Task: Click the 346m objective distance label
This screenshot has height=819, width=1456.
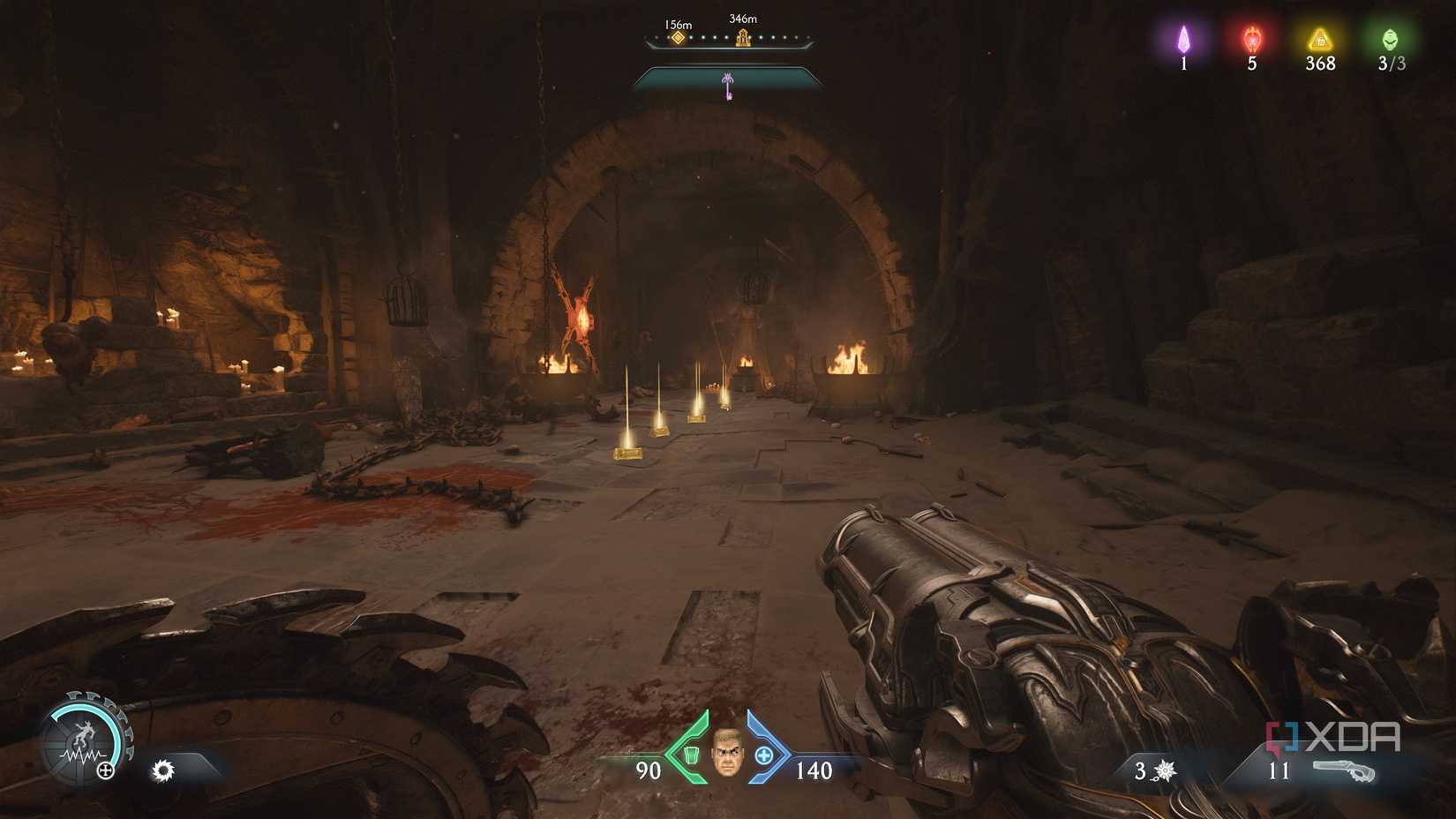Action: coord(742,18)
